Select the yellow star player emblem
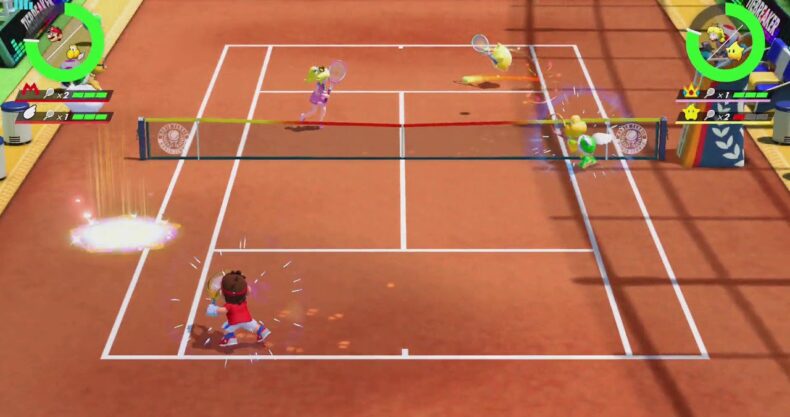The image size is (790, 417). coord(689,114)
